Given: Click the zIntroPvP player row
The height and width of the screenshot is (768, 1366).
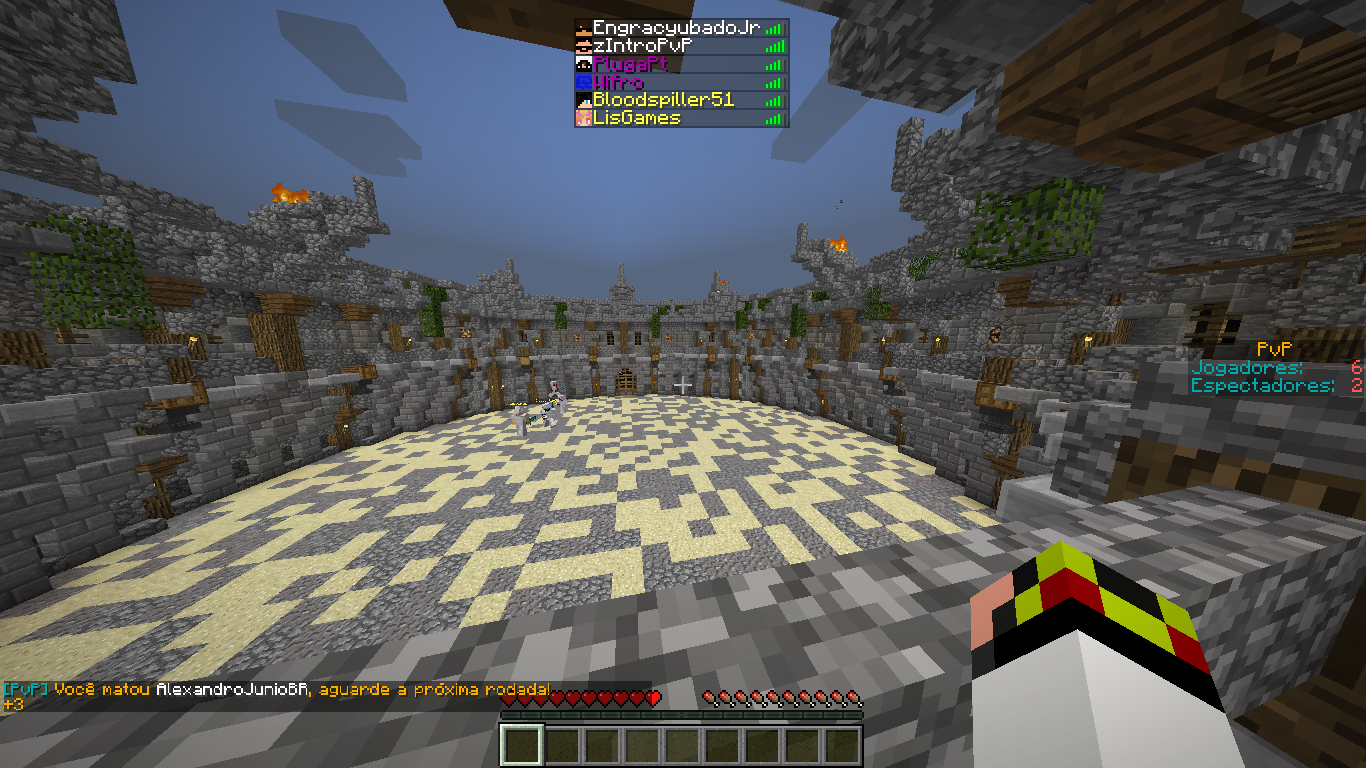Looking at the screenshot, I should point(643,46).
